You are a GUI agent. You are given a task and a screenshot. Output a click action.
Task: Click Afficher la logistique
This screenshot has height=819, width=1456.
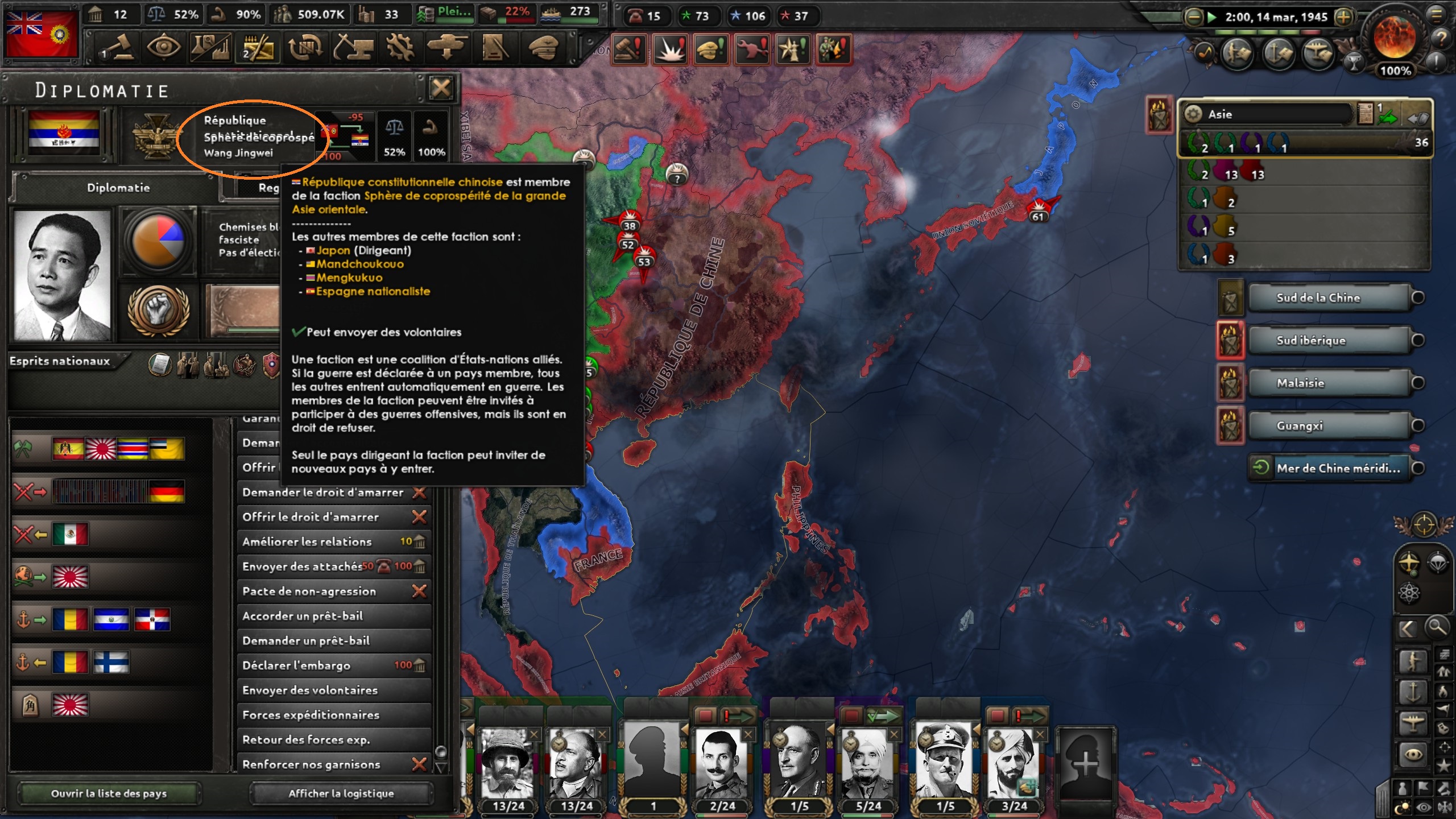342,793
